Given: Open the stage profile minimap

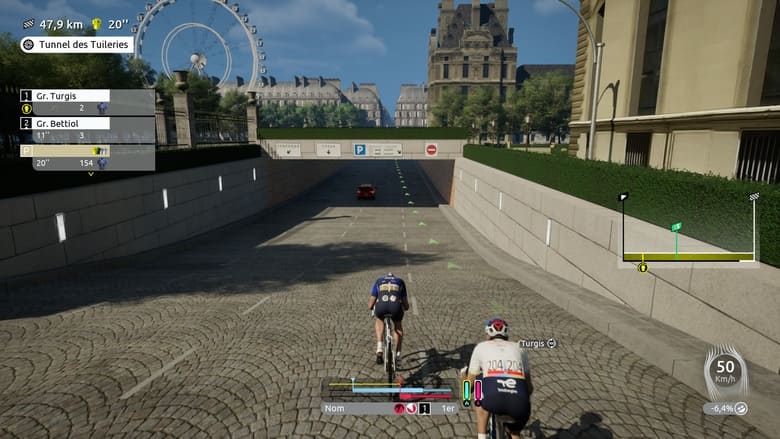Looking at the screenshot, I should 688,232.
